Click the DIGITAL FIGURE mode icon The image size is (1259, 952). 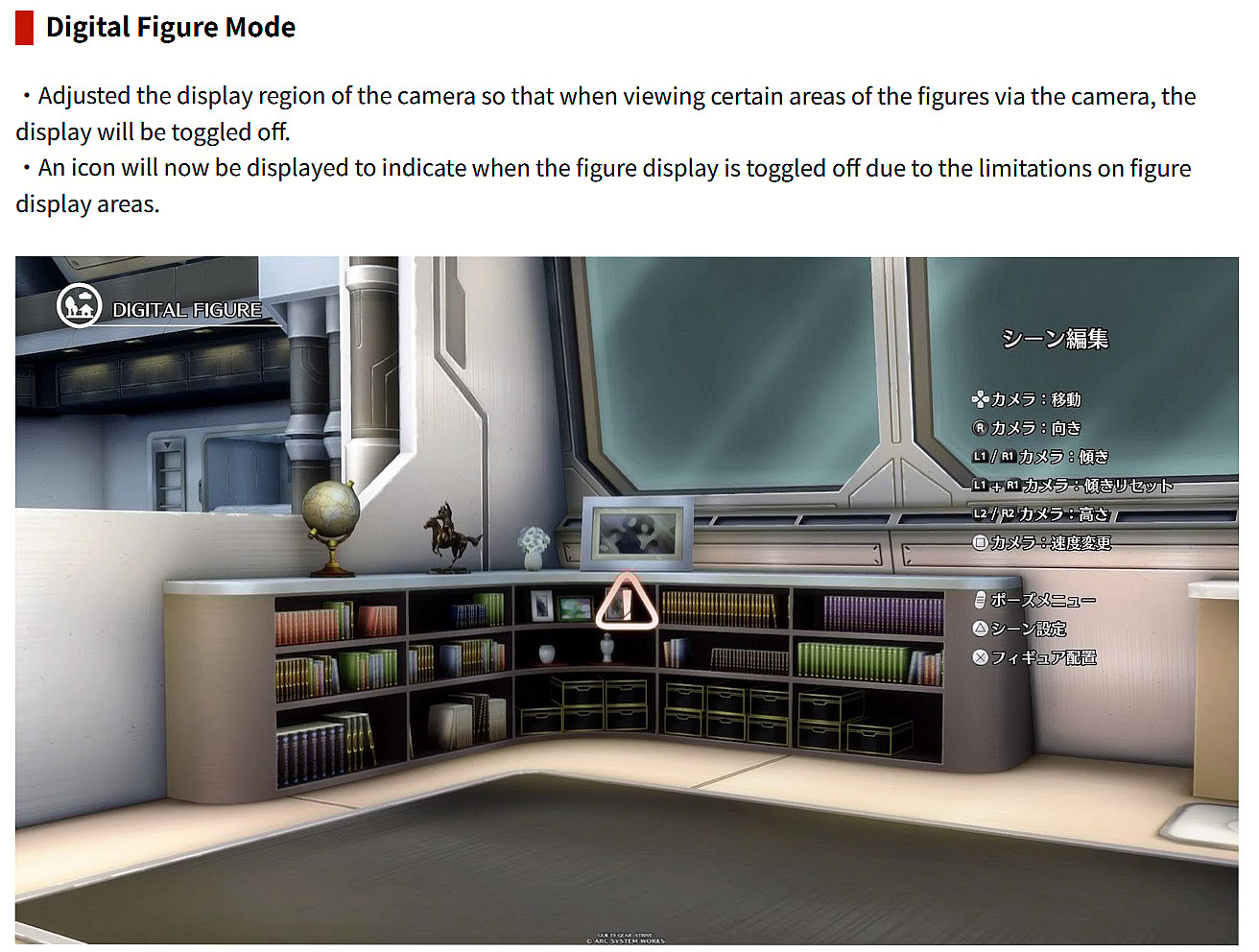click(80, 305)
